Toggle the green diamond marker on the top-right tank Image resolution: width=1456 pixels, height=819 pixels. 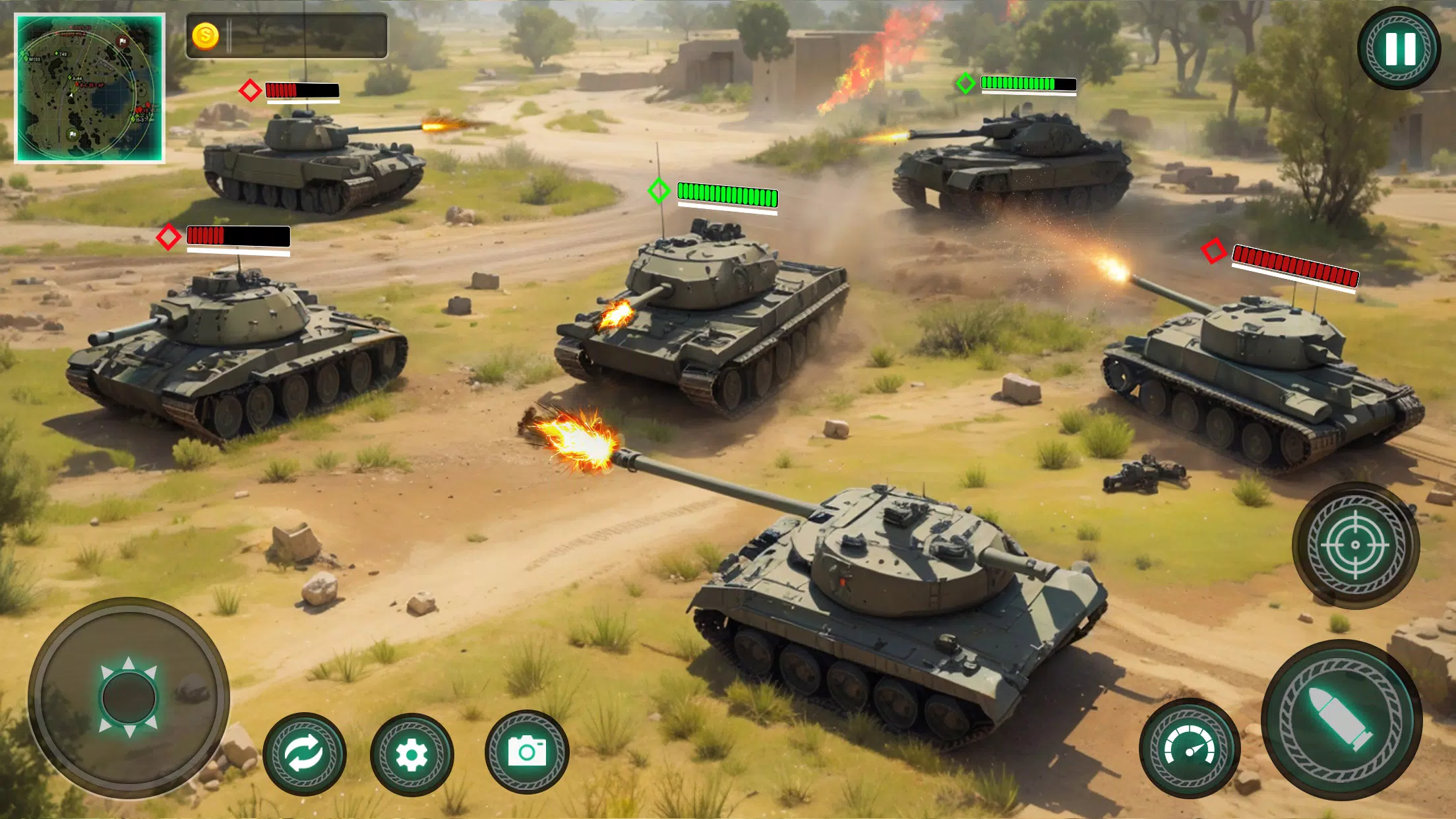[x=967, y=84]
